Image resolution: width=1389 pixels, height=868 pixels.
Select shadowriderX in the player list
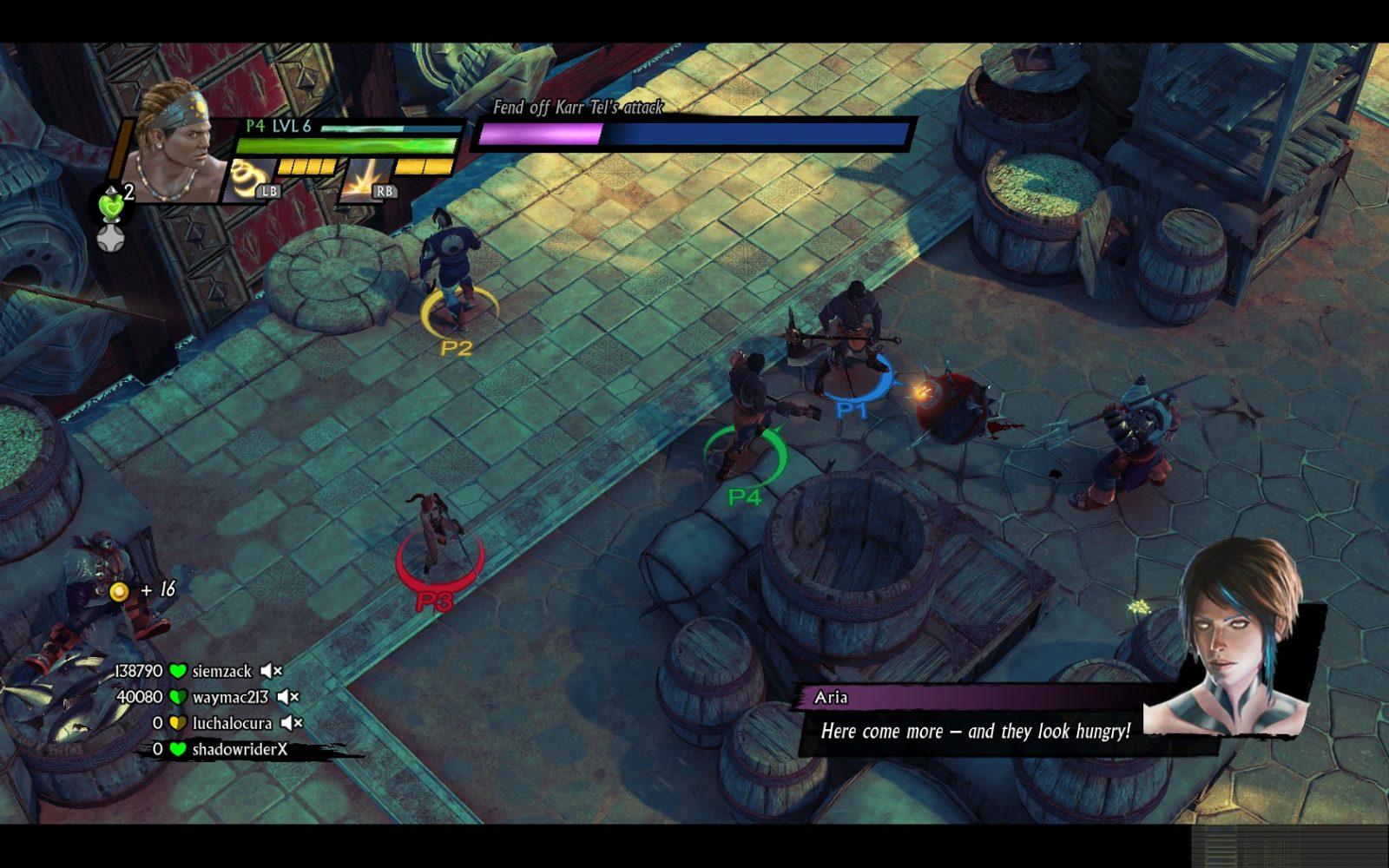[x=240, y=749]
